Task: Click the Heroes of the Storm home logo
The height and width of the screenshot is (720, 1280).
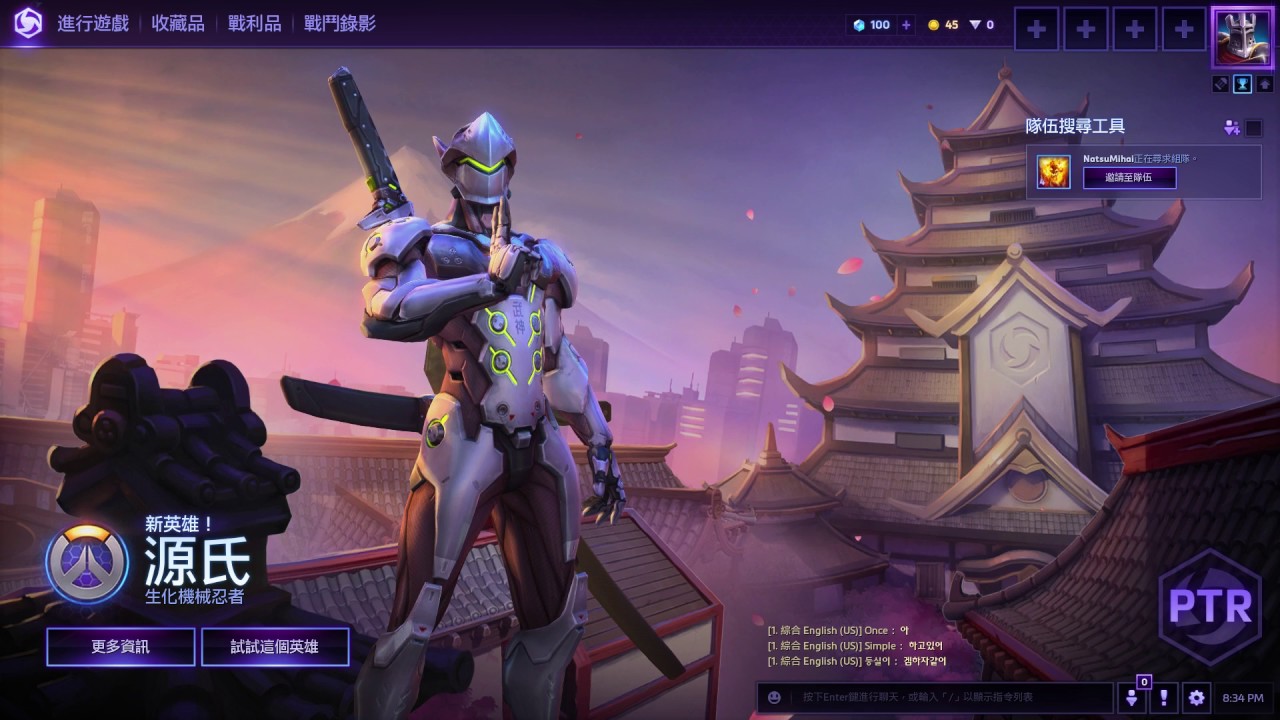Action: point(27,23)
